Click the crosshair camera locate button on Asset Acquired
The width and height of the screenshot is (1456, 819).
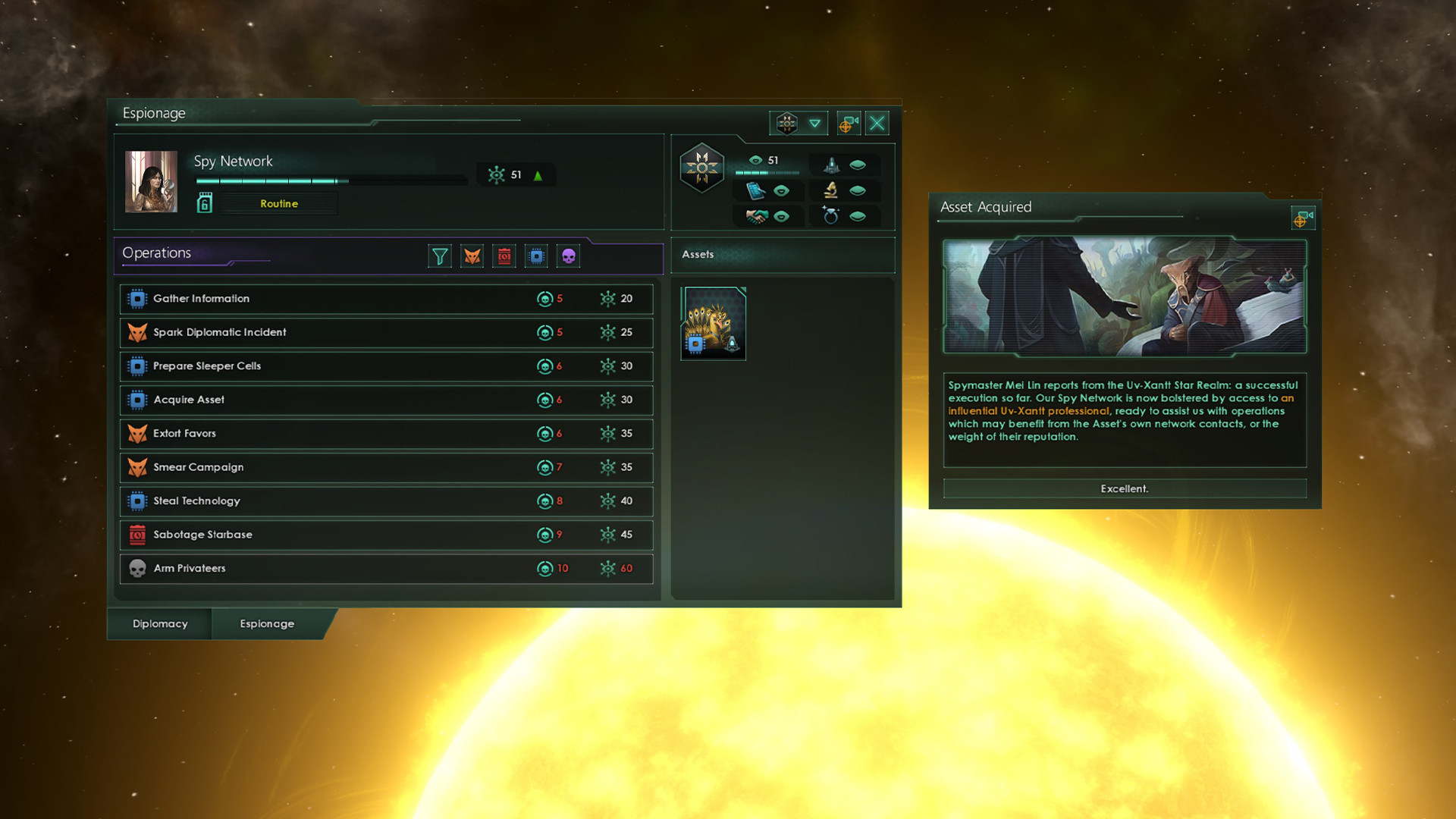(x=1303, y=218)
